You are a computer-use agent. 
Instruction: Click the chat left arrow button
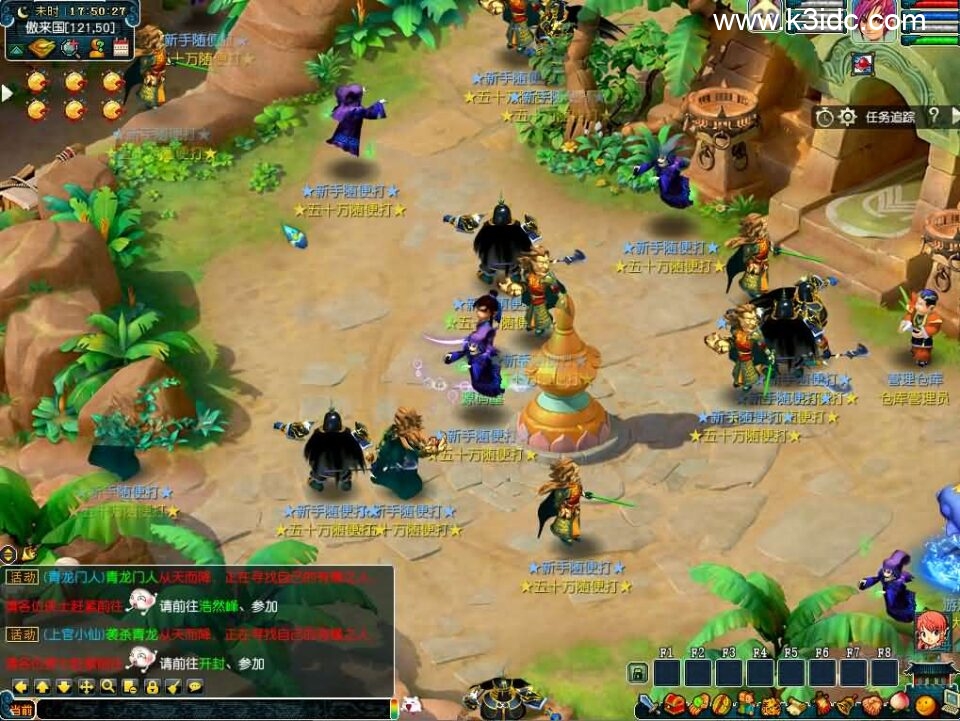pyautogui.click(x=20, y=687)
